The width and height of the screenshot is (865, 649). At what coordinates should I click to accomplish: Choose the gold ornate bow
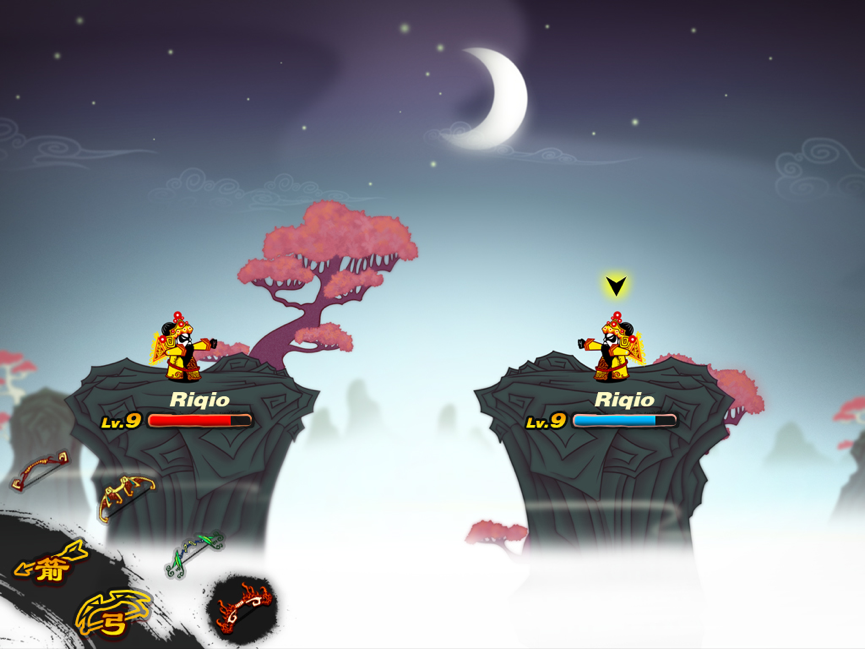(x=126, y=496)
